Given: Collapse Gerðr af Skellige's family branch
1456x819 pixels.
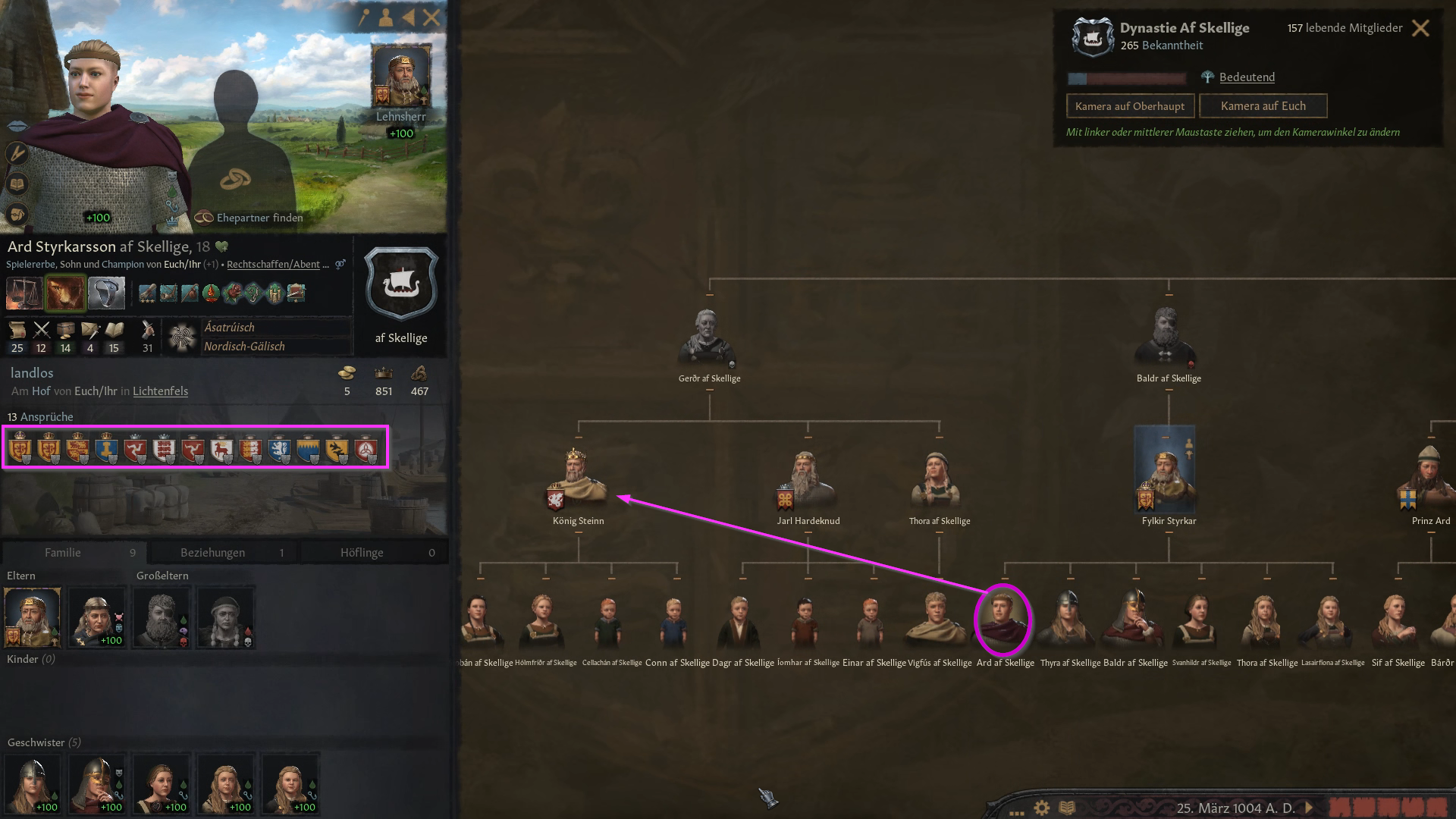Looking at the screenshot, I should click(x=711, y=391).
